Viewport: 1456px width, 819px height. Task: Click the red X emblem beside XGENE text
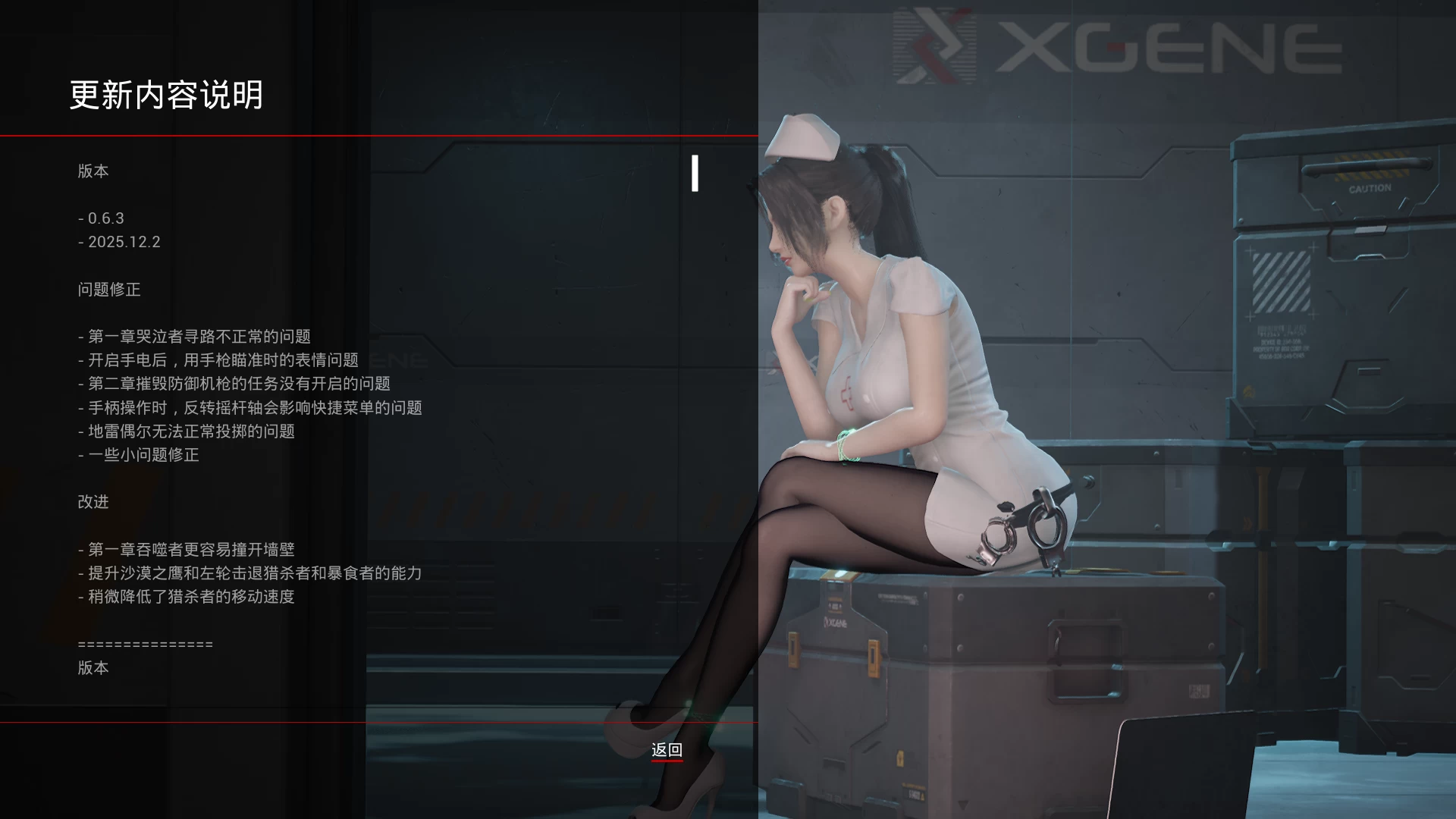932,47
